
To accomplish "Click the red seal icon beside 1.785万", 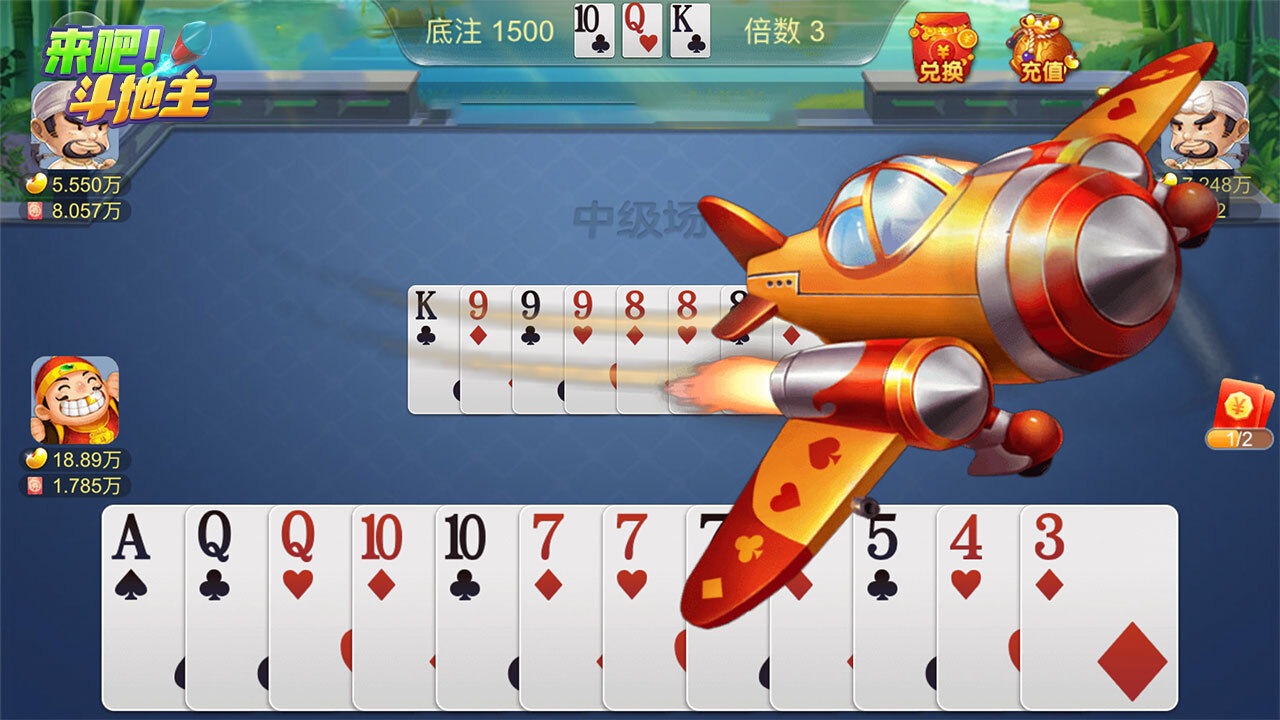I will pyautogui.click(x=33, y=484).
